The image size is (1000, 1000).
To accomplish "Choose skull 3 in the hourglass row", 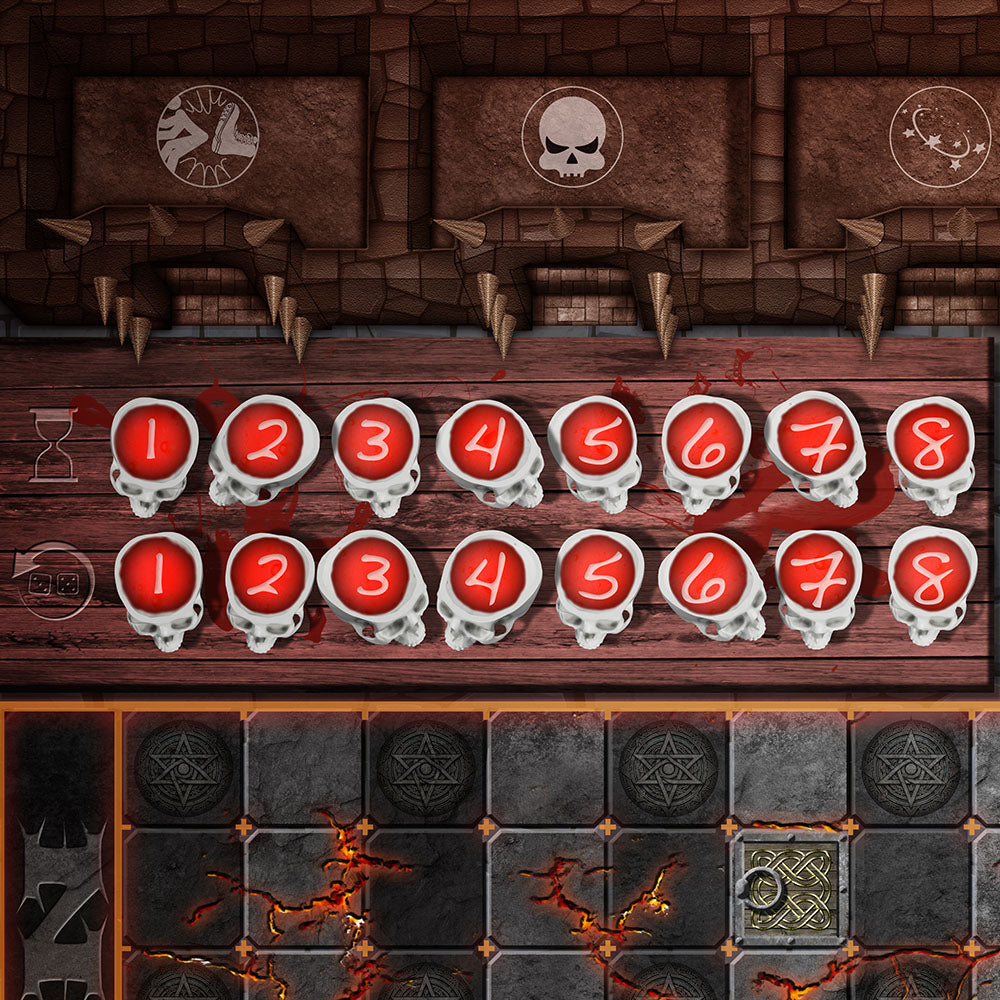I will click(374, 443).
